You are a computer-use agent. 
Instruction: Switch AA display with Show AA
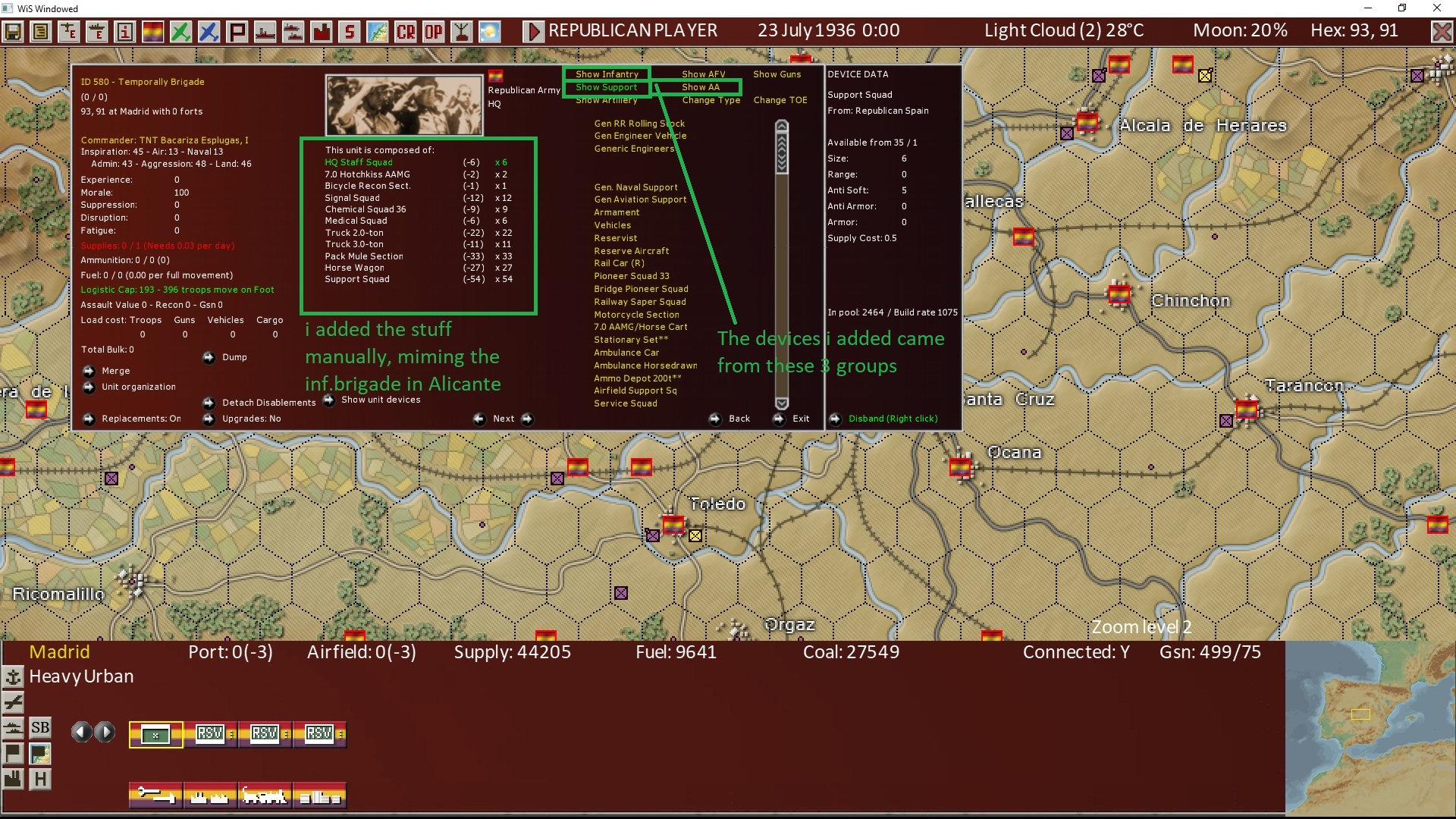701,87
